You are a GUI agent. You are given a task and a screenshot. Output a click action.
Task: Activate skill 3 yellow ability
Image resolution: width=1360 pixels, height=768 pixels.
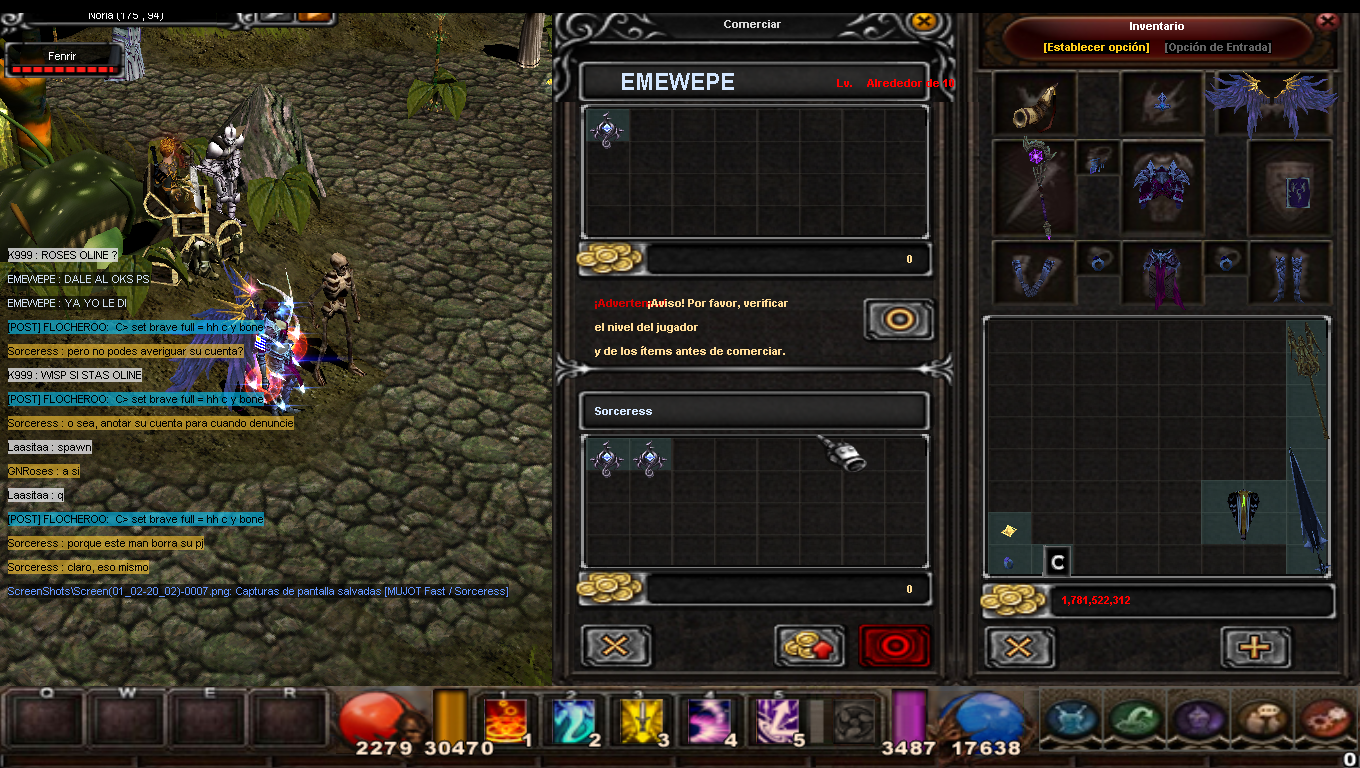tap(641, 720)
